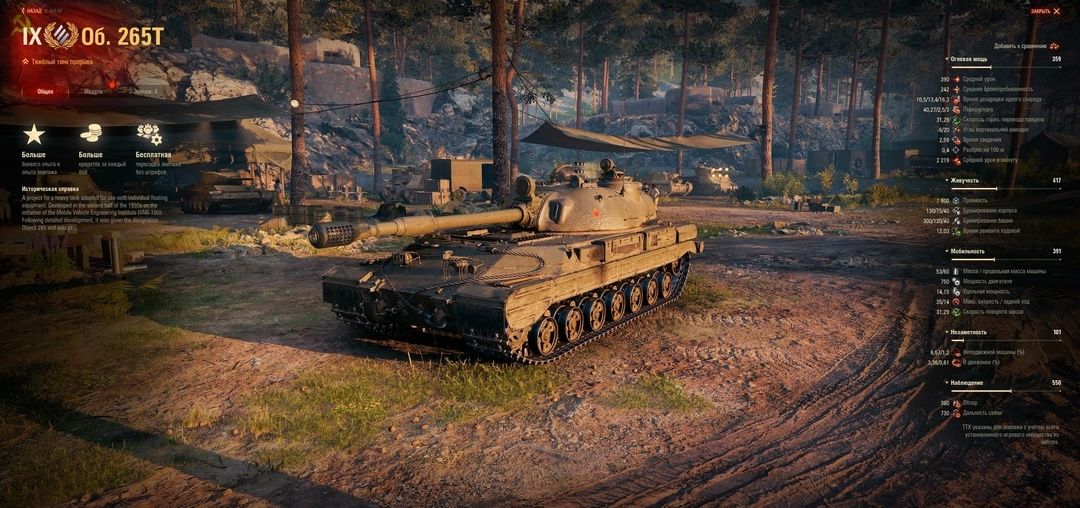Close the vehicle preview with Закрыть

[x=1045, y=11]
